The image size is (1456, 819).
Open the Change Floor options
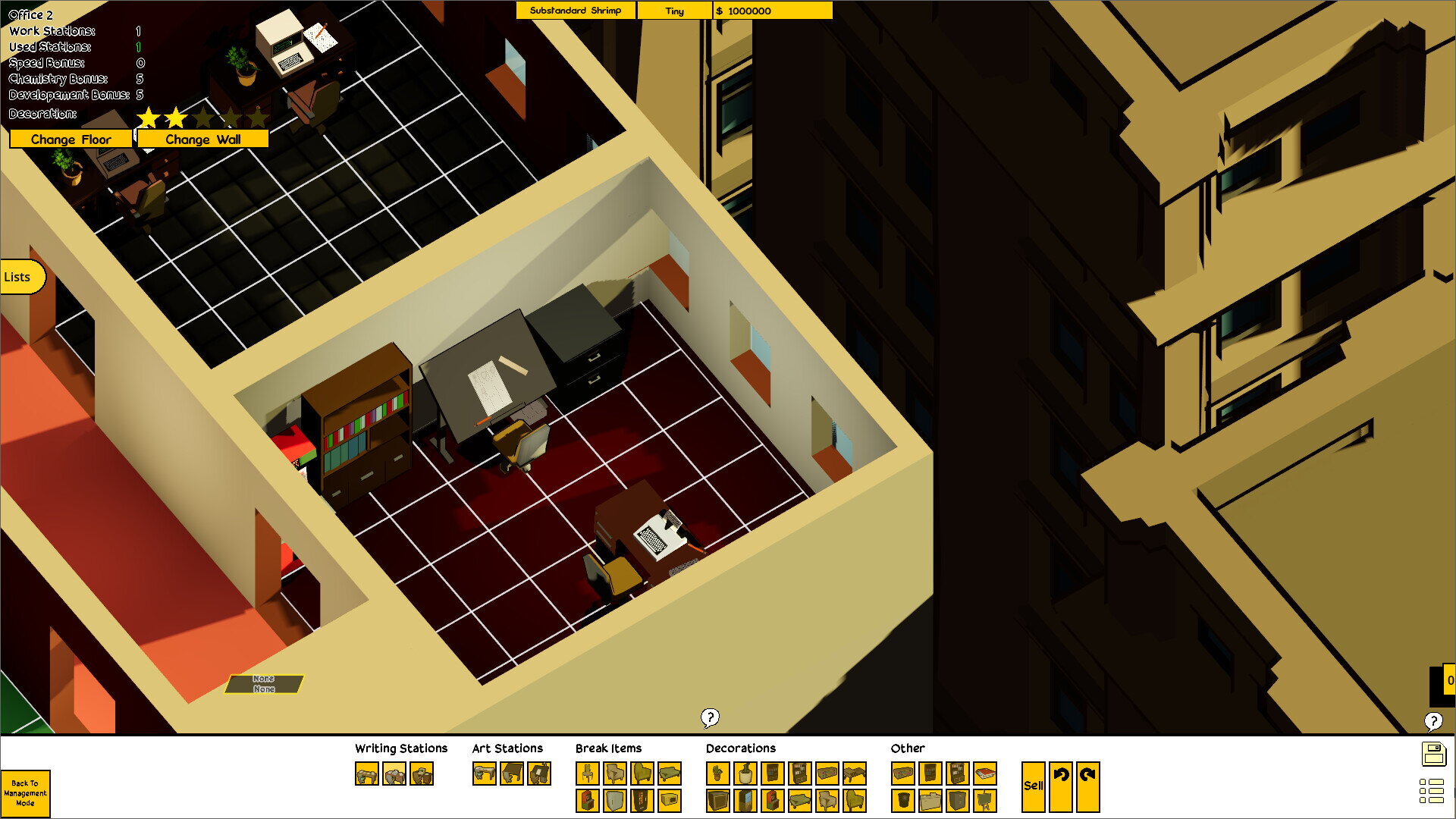71,140
